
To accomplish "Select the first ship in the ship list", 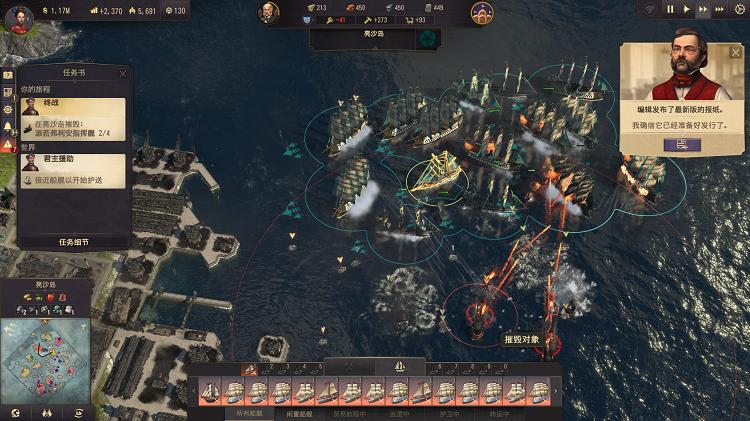I will point(210,391).
